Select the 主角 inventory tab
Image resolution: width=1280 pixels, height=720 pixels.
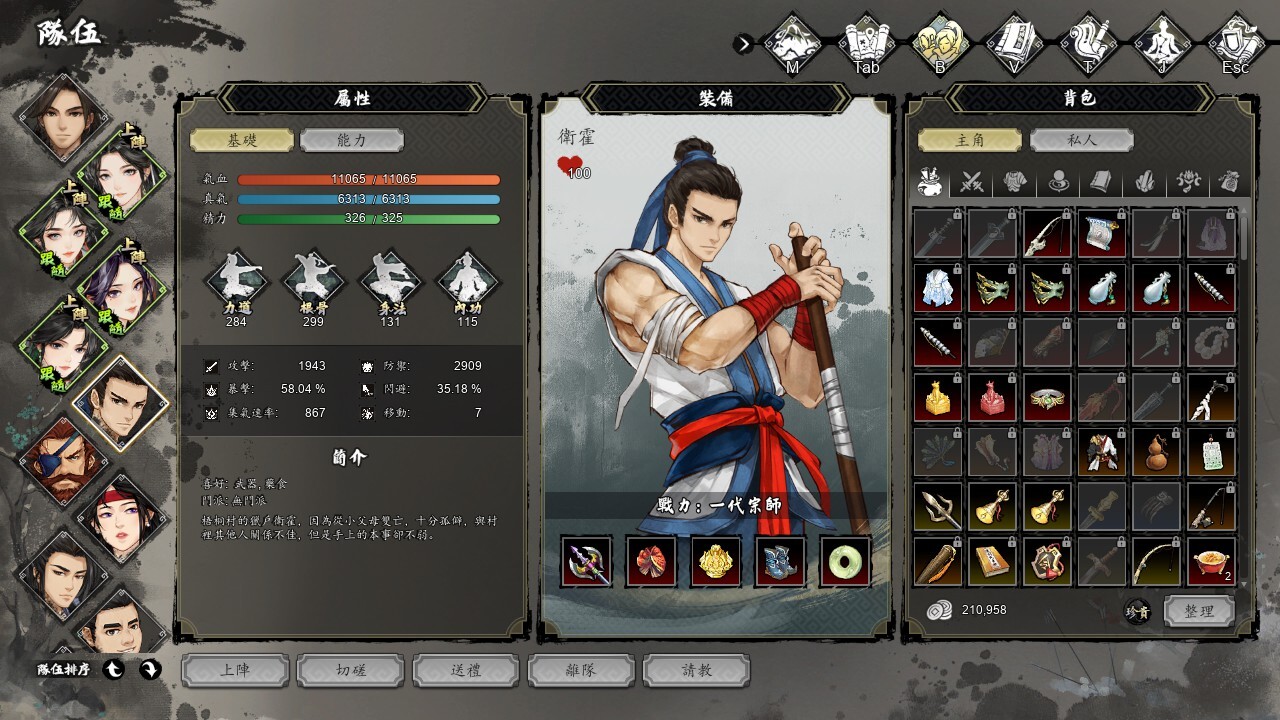point(970,140)
